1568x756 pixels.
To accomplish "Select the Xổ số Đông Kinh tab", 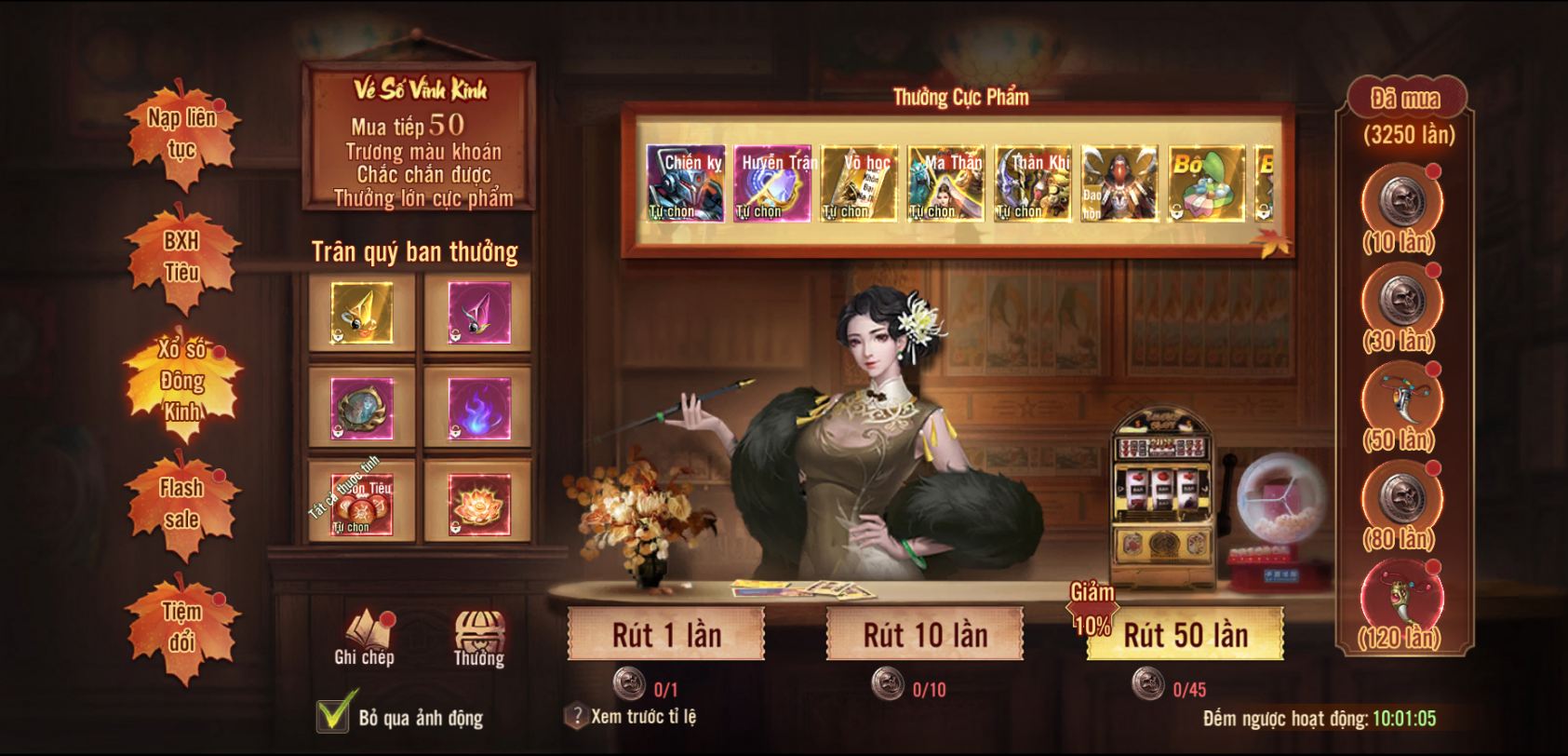I will (181, 380).
